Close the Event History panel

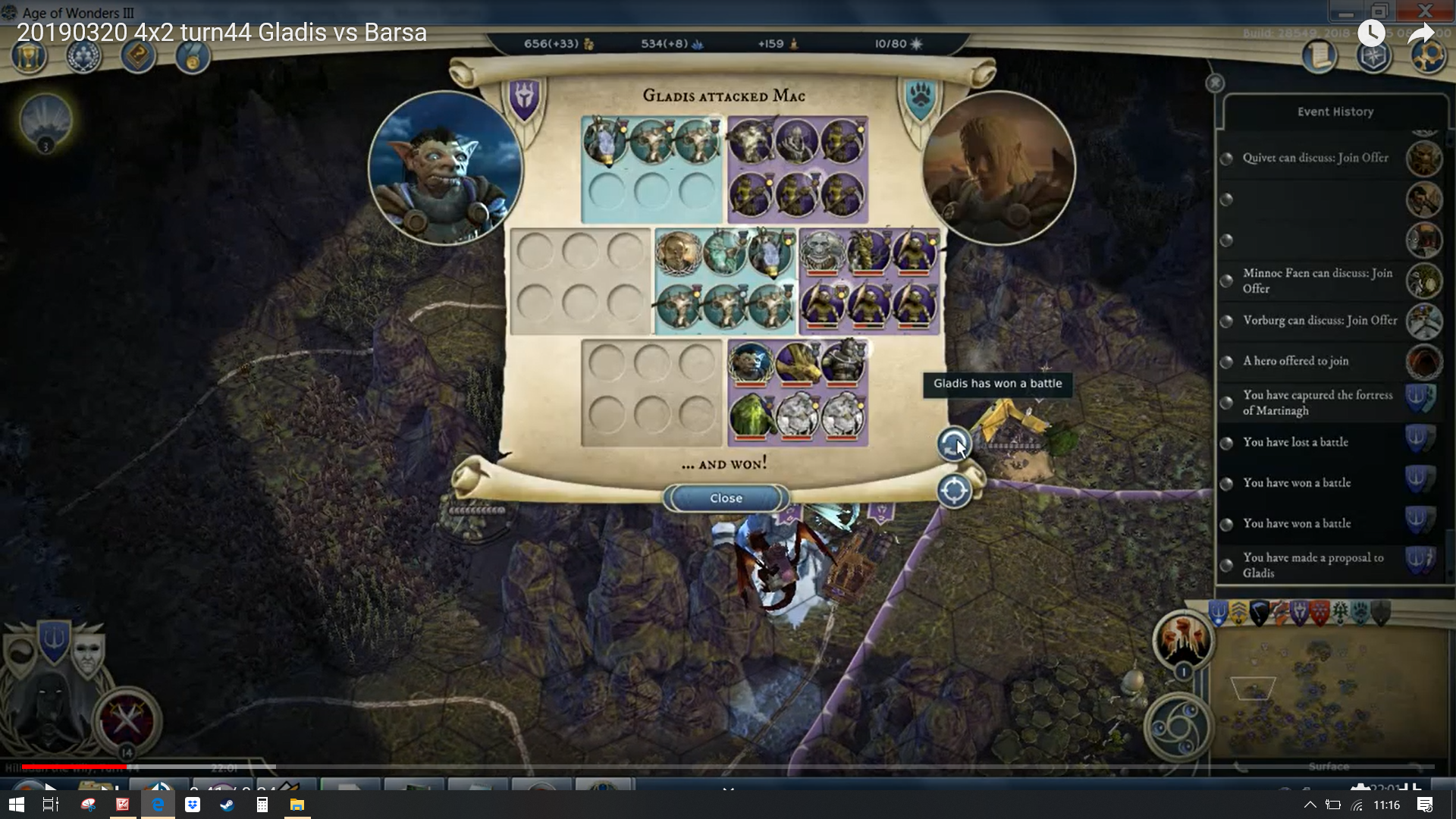[1215, 83]
